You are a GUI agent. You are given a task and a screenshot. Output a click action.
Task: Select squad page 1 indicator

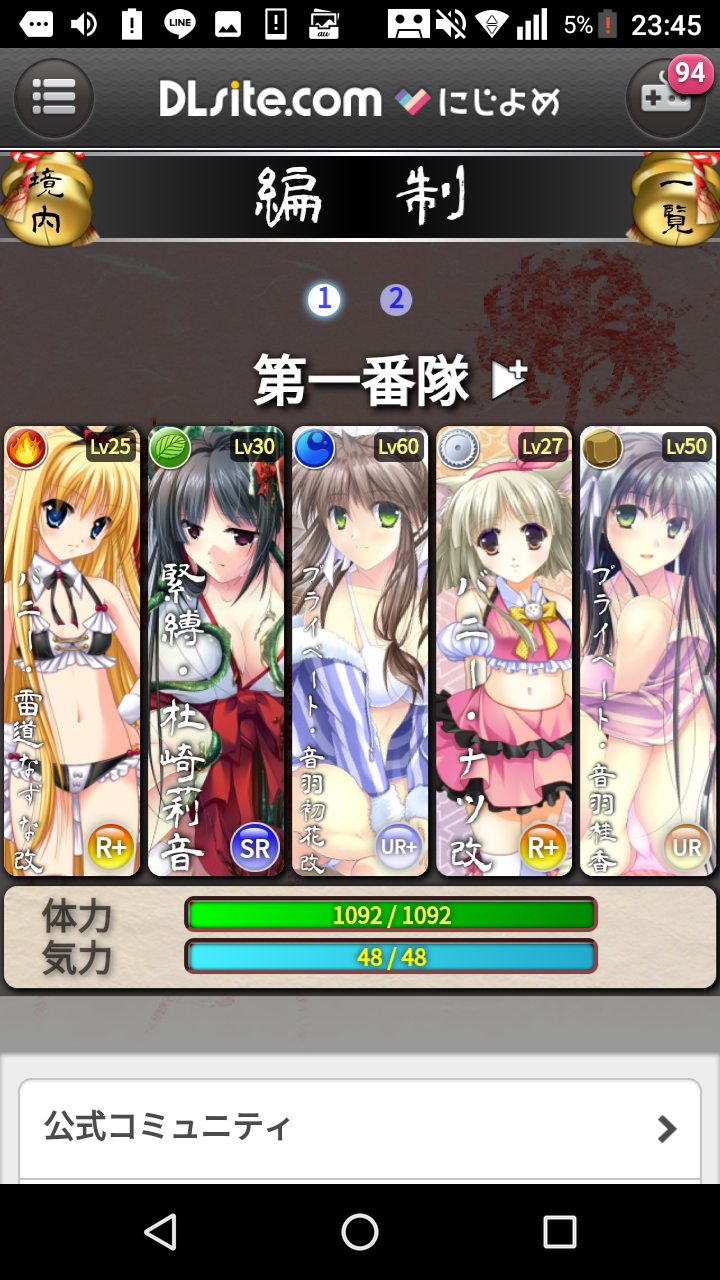324,299
